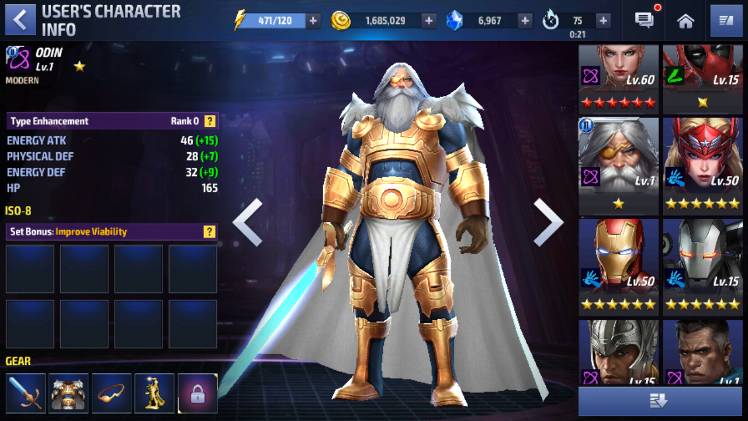Screen dimensions: 748x421
Task: Choose the Deadpool Lv.15 portrait
Action: pyautogui.click(x=702, y=76)
